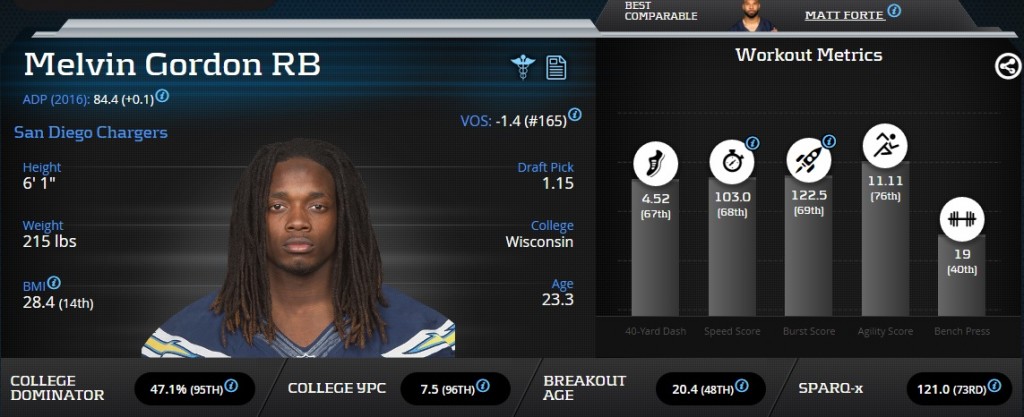Open the player notes document icon

[556, 67]
